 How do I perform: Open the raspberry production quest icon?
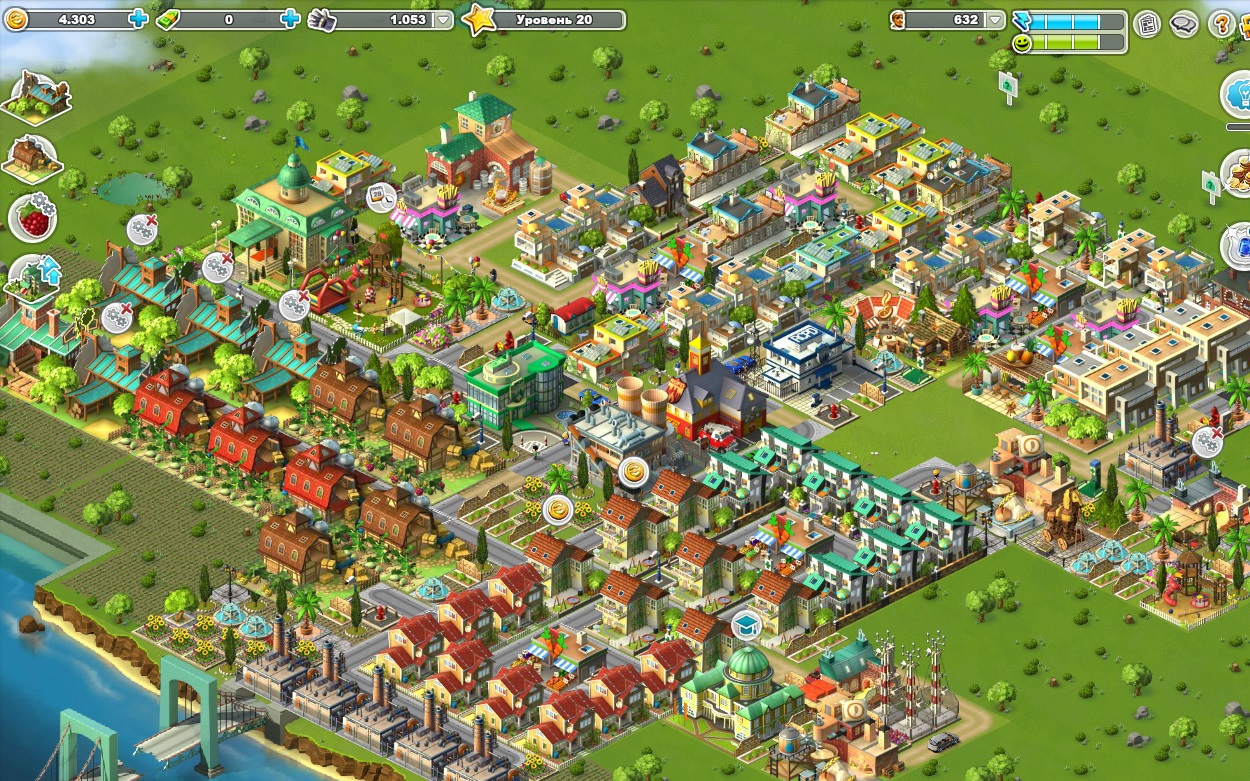(33, 217)
